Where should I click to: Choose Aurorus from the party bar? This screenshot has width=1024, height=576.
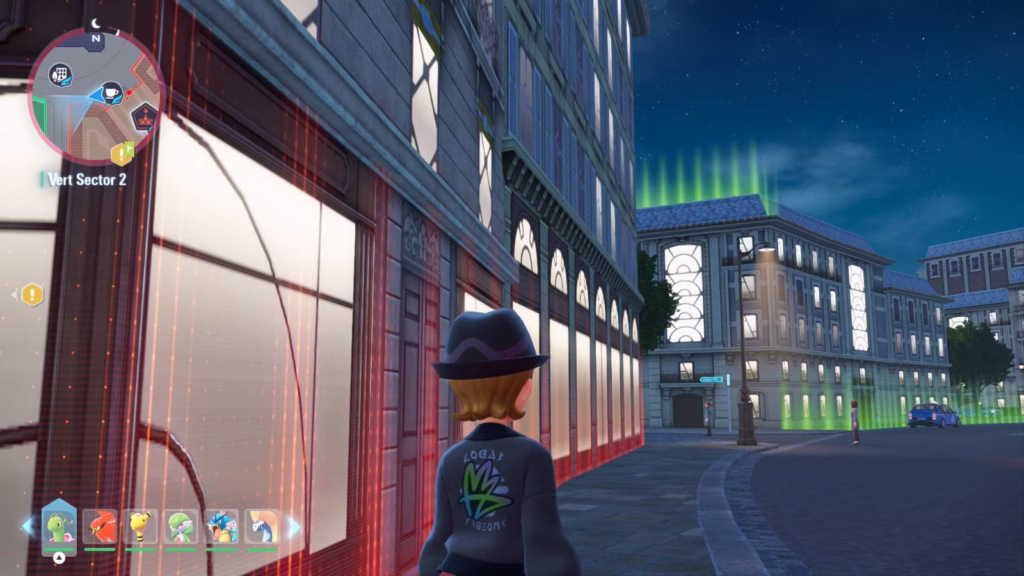(x=262, y=526)
